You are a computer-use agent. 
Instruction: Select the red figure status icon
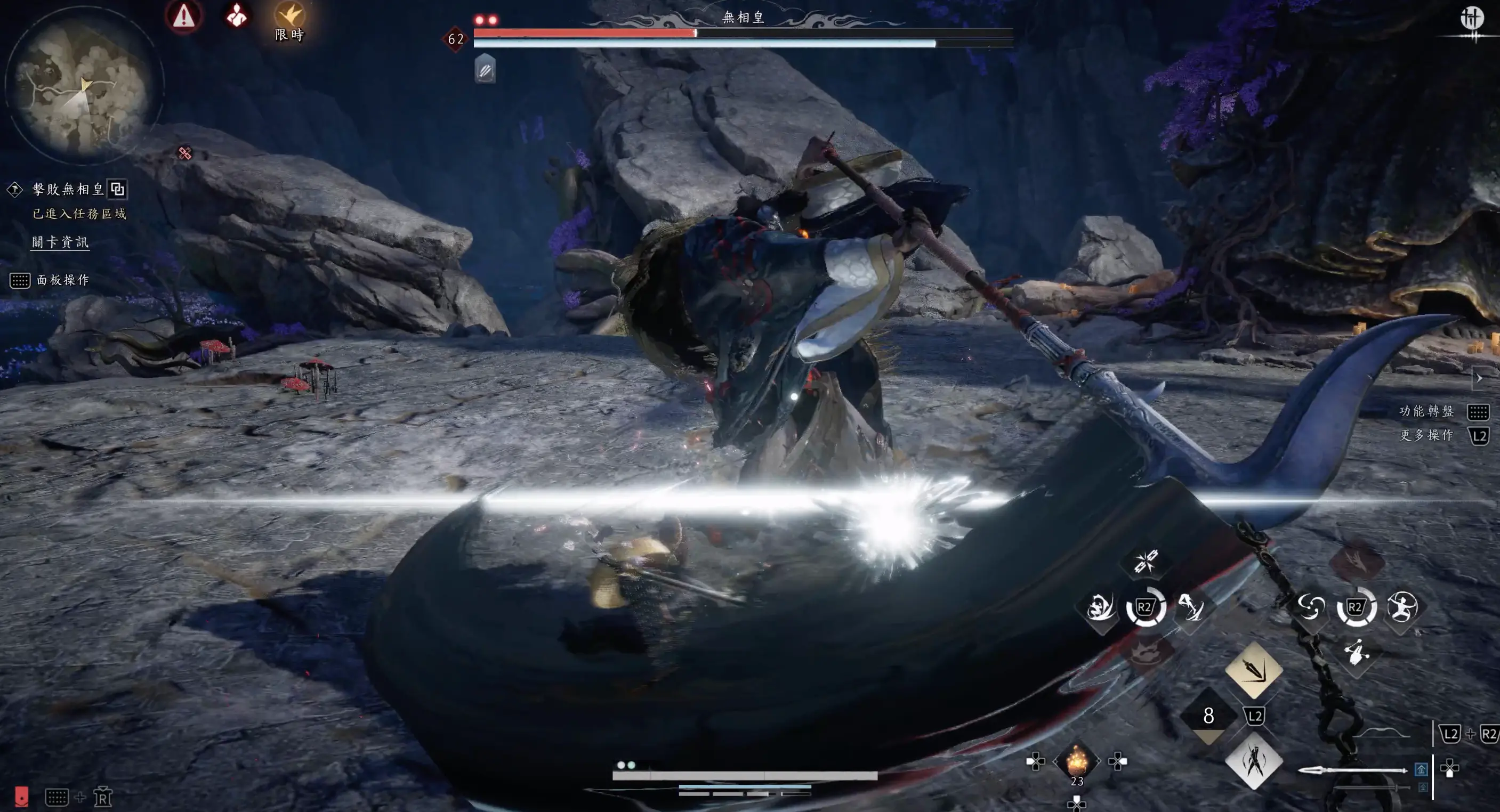(x=237, y=15)
